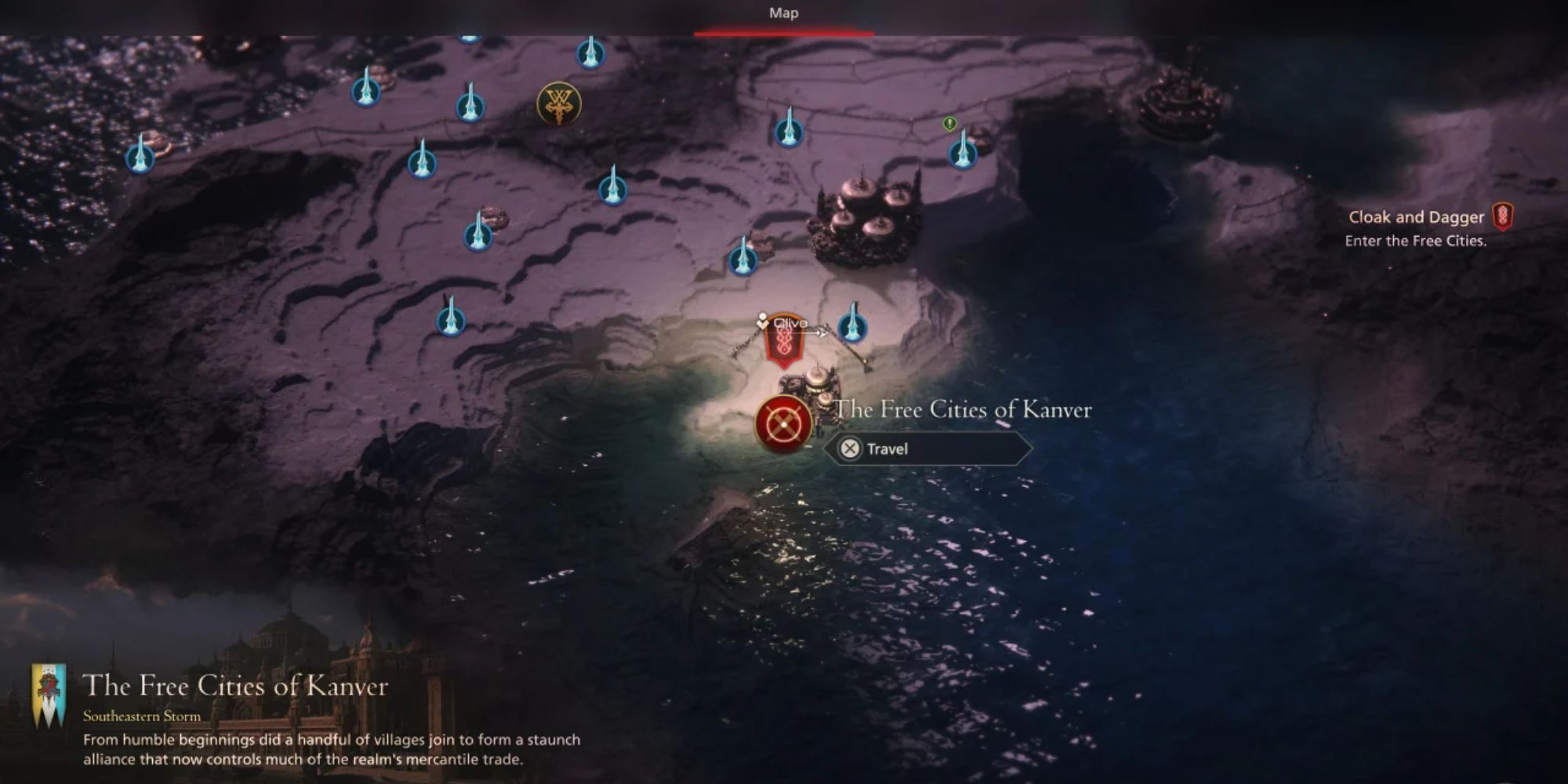
Task: Click the player position marker above the Olivo label
Action: tap(760, 318)
